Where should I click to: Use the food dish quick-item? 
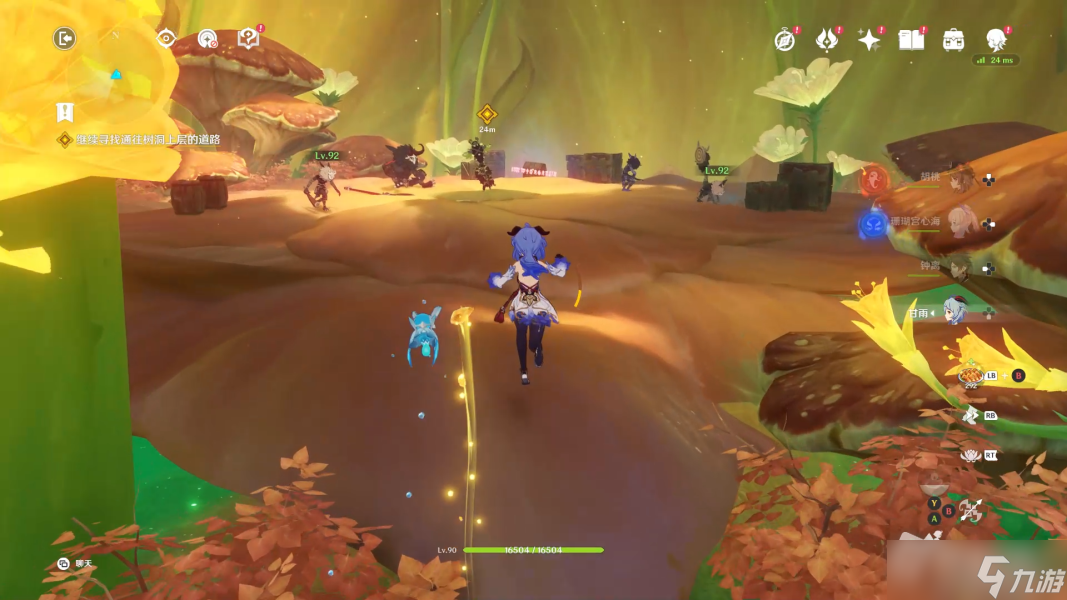[x=970, y=376]
